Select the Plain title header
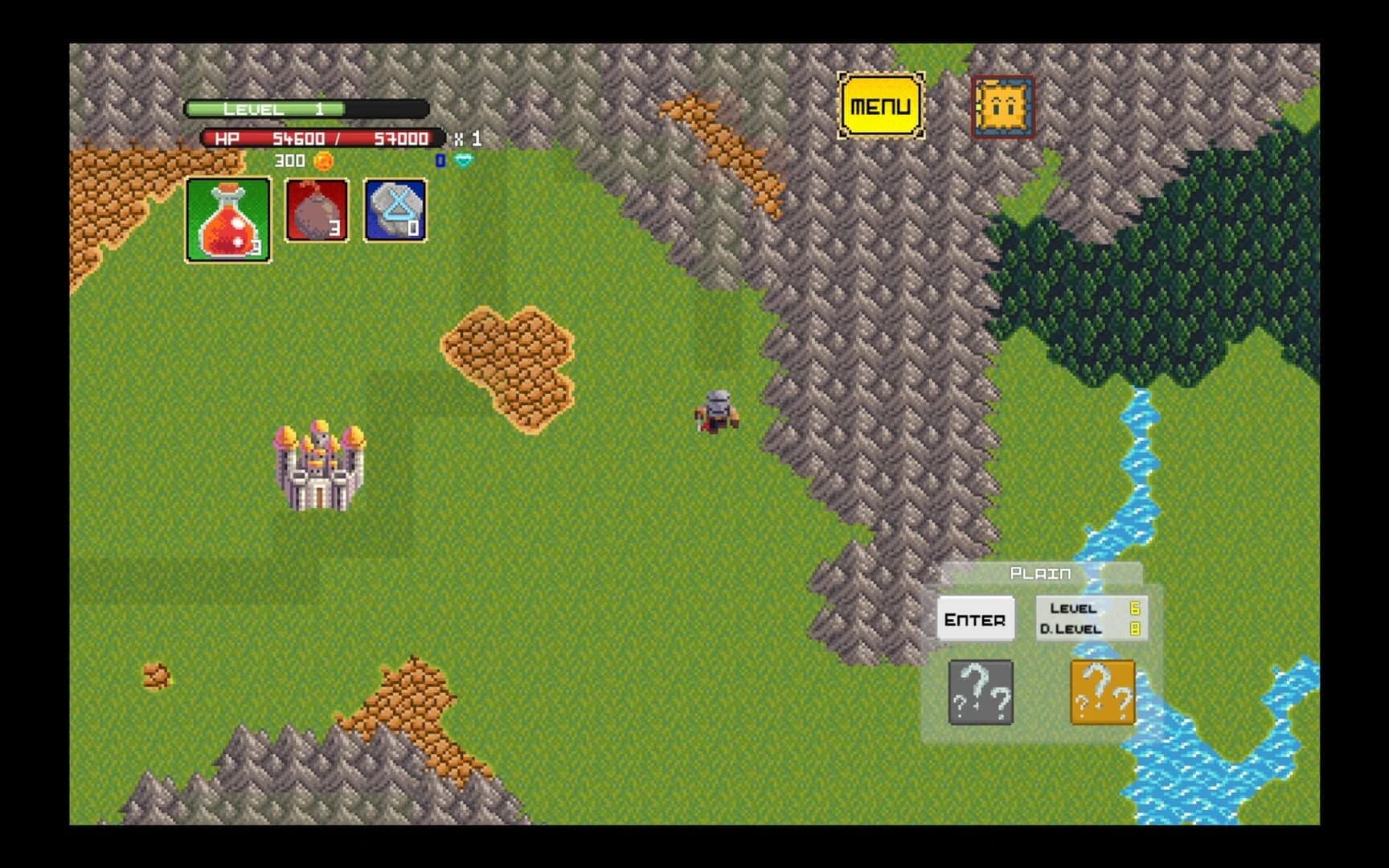1389x868 pixels. click(x=1041, y=573)
